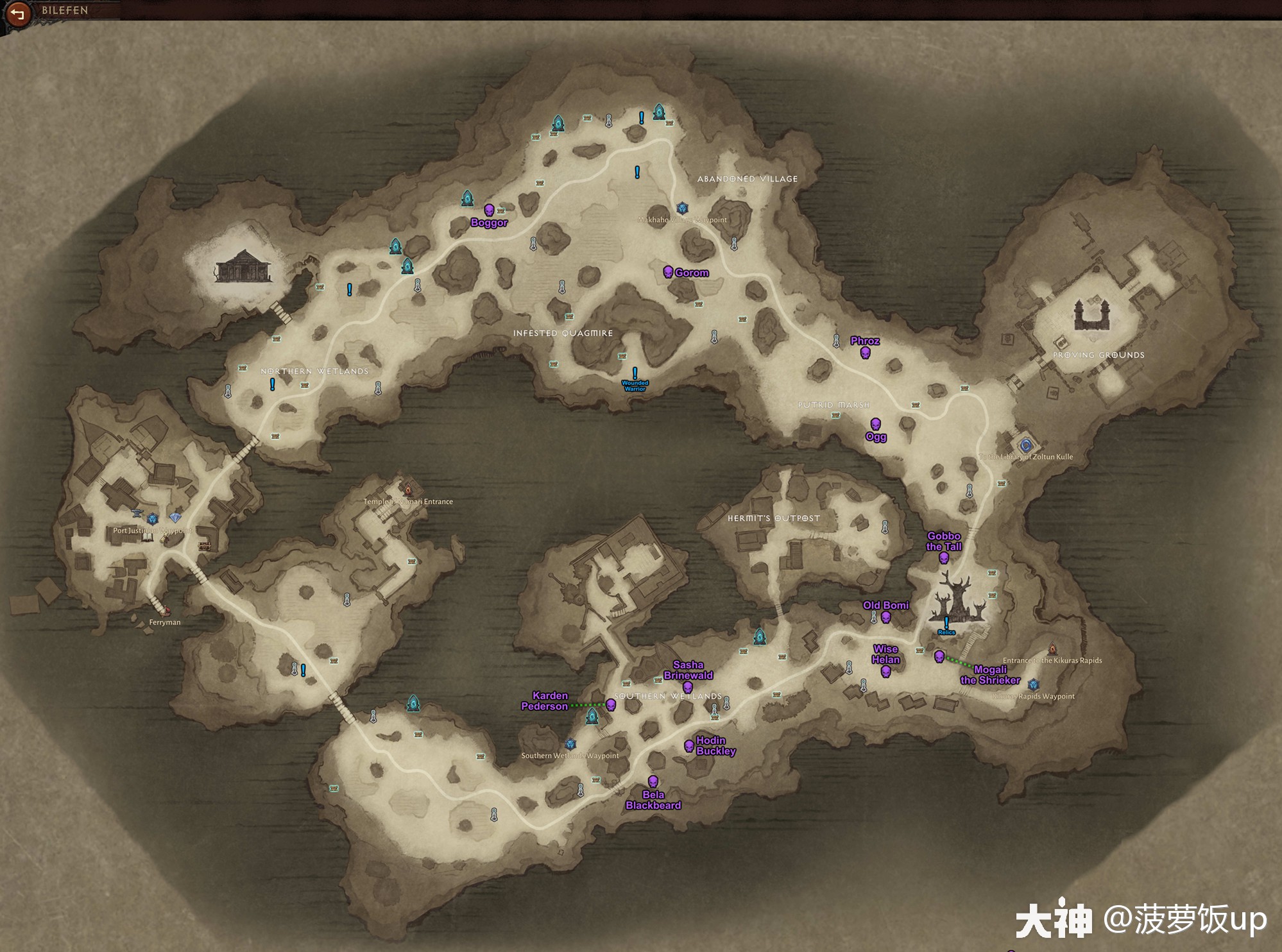Select the Kikuras Rapids Waypoint icon

click(x=1033, y=684)
